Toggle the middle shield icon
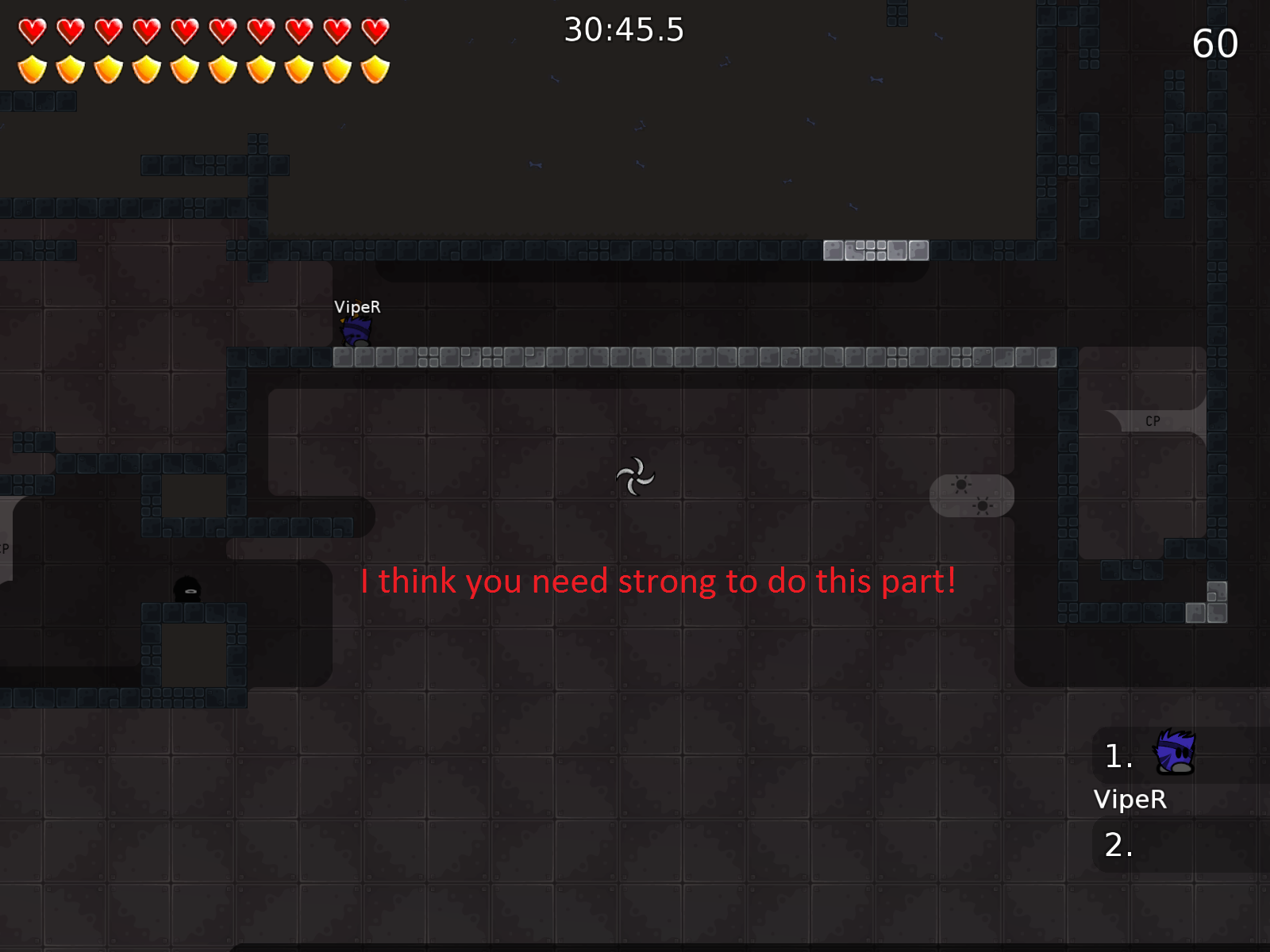 click(x=184, y=70)
